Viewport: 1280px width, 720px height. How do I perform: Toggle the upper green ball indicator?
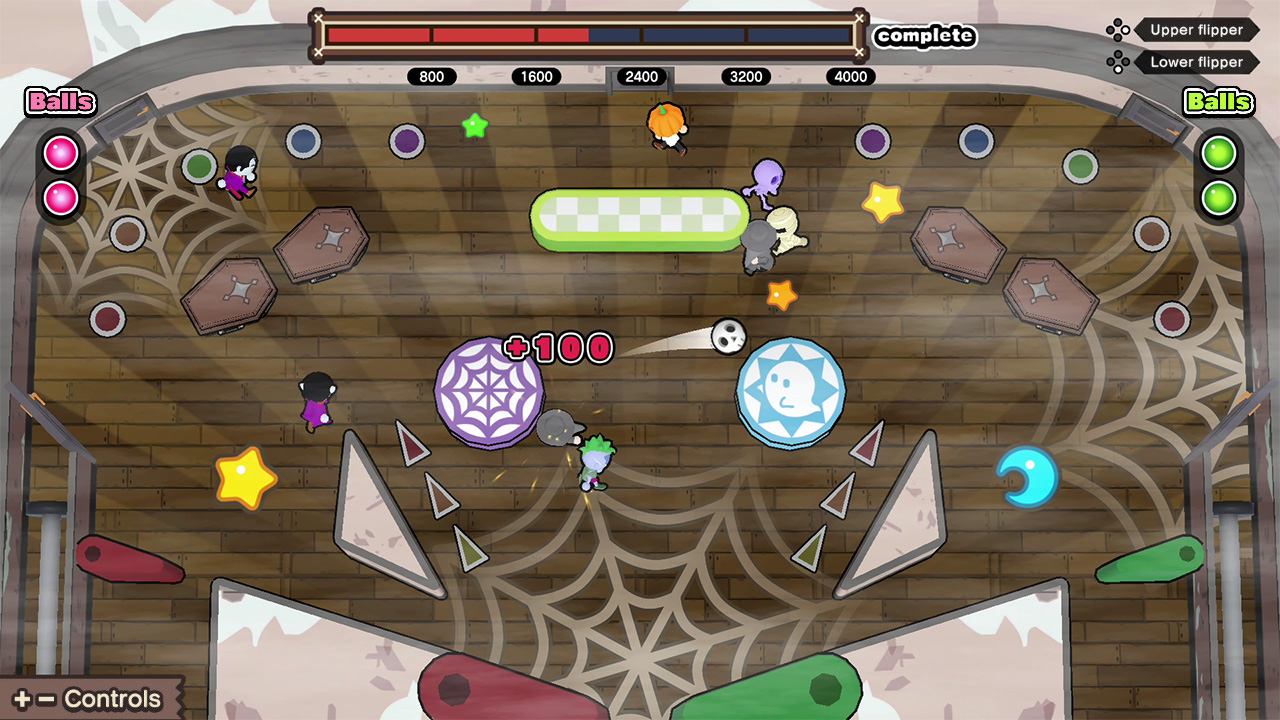coord(1217,152)
